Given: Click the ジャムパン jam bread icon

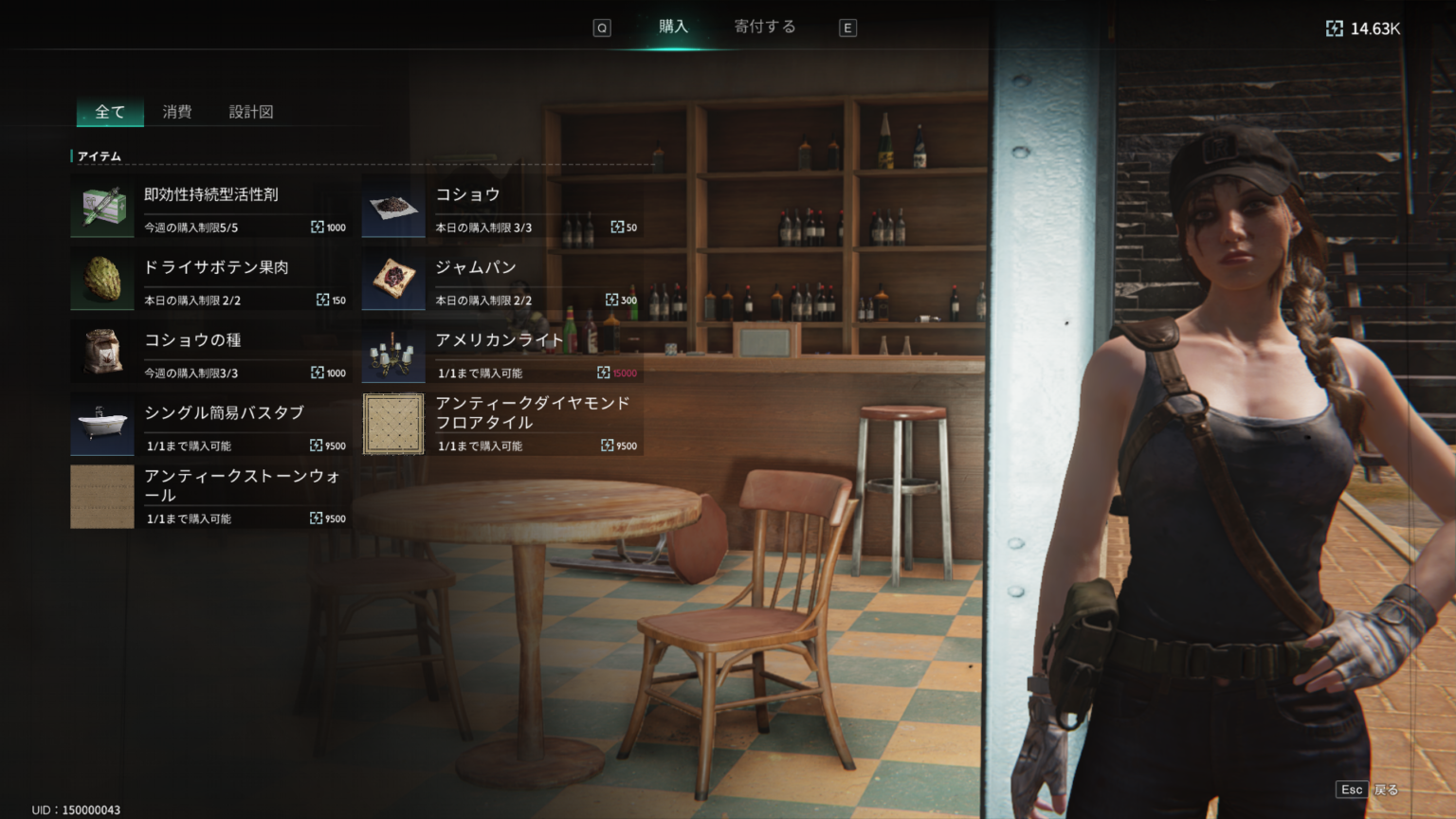Looking at the screenshot, I should click(393, 279).
